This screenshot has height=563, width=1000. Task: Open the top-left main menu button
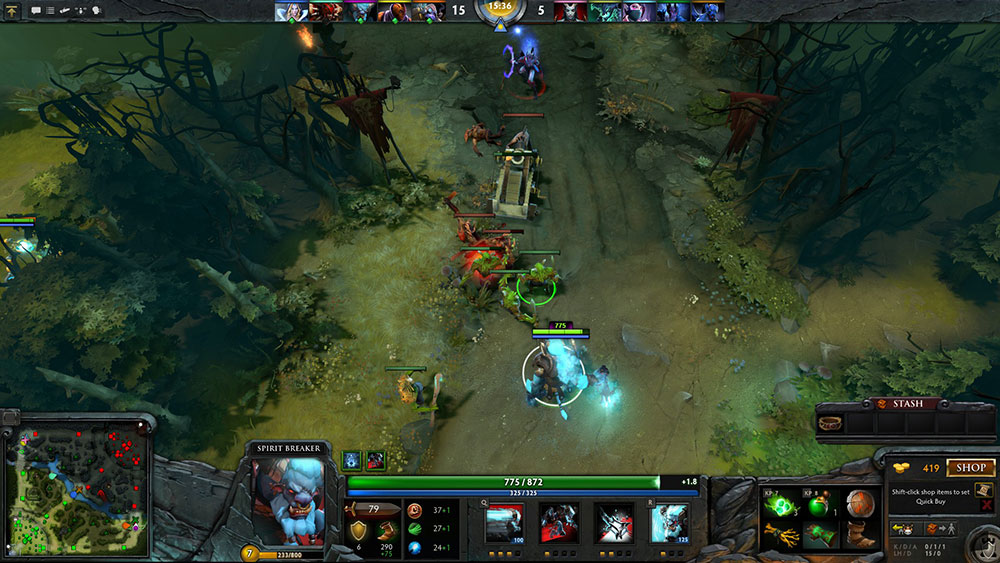click(x=12, y=10)
